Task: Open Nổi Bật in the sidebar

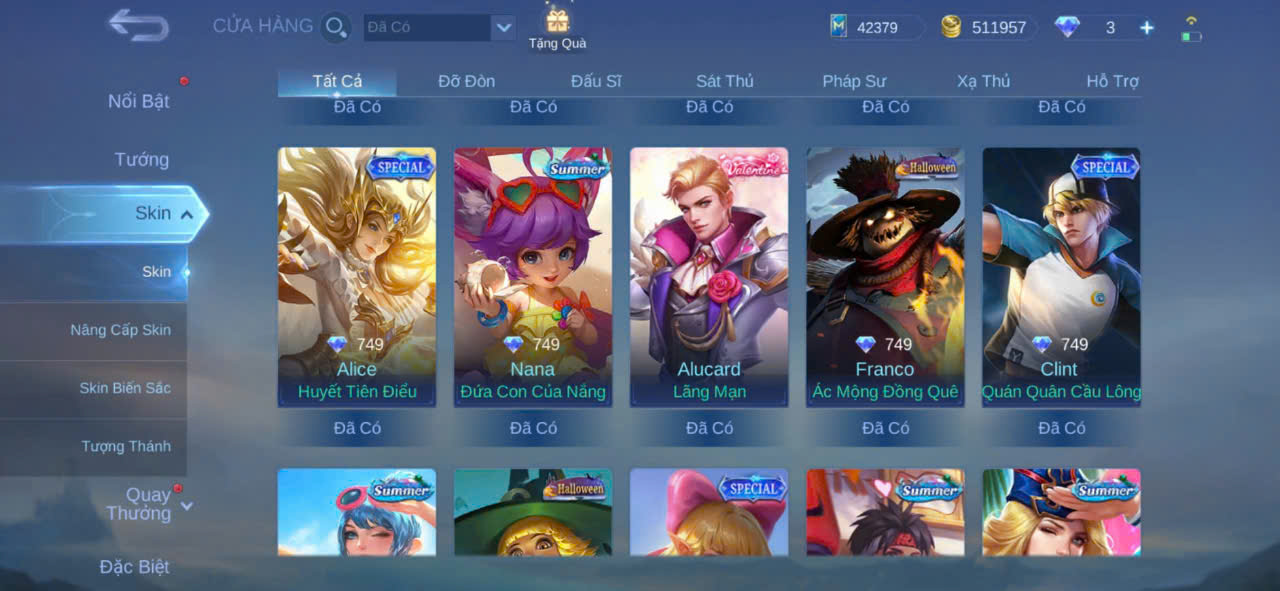Action: (138, 101)
